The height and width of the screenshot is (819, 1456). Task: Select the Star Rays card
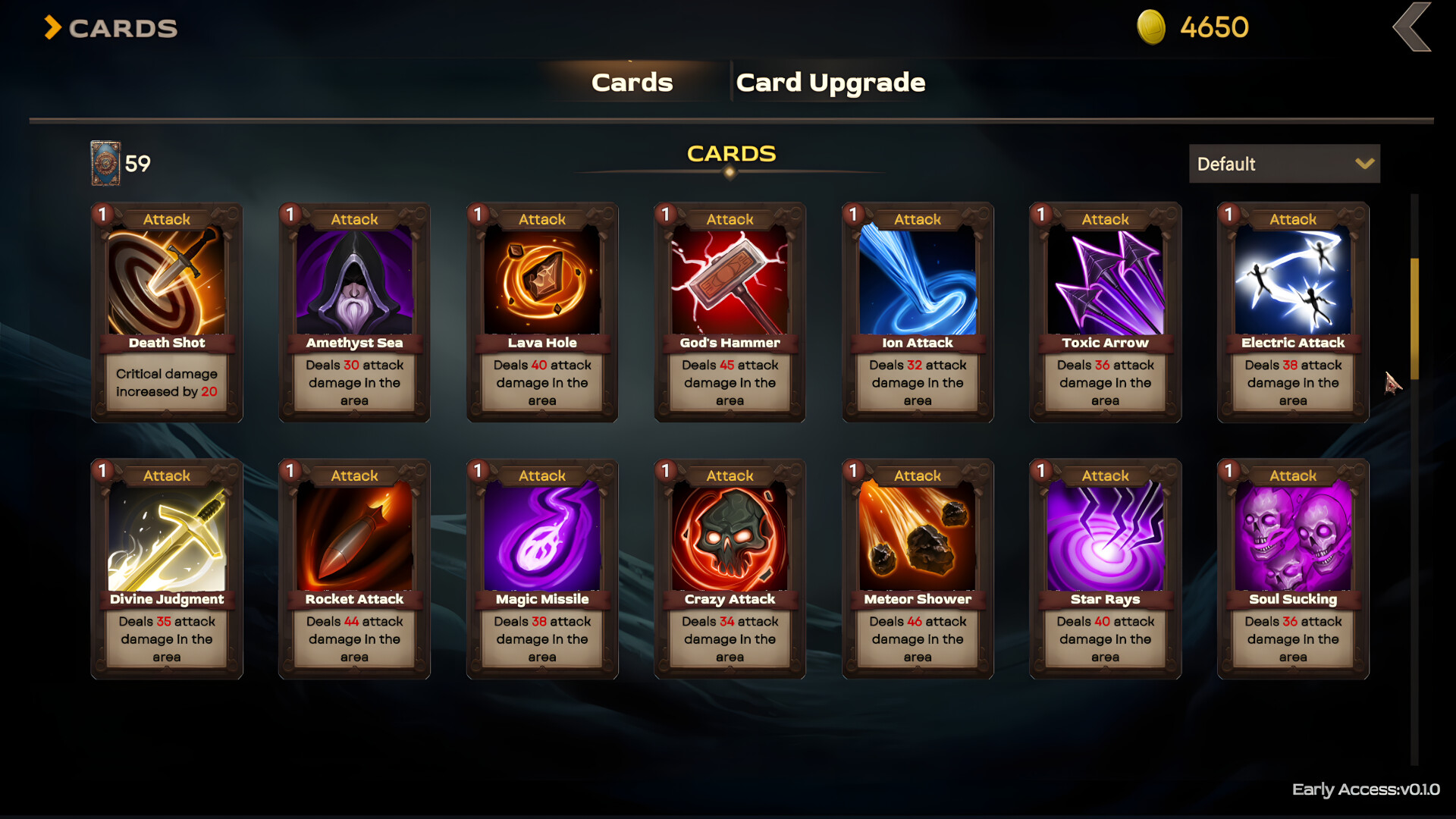point(1104,567)
